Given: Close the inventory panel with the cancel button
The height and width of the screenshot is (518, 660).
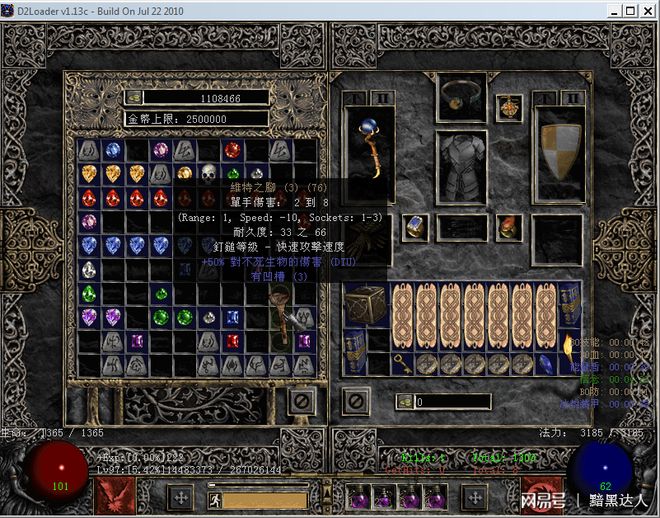Looking at the screenshot, I should pyautogui.click(x=357, y=401).
